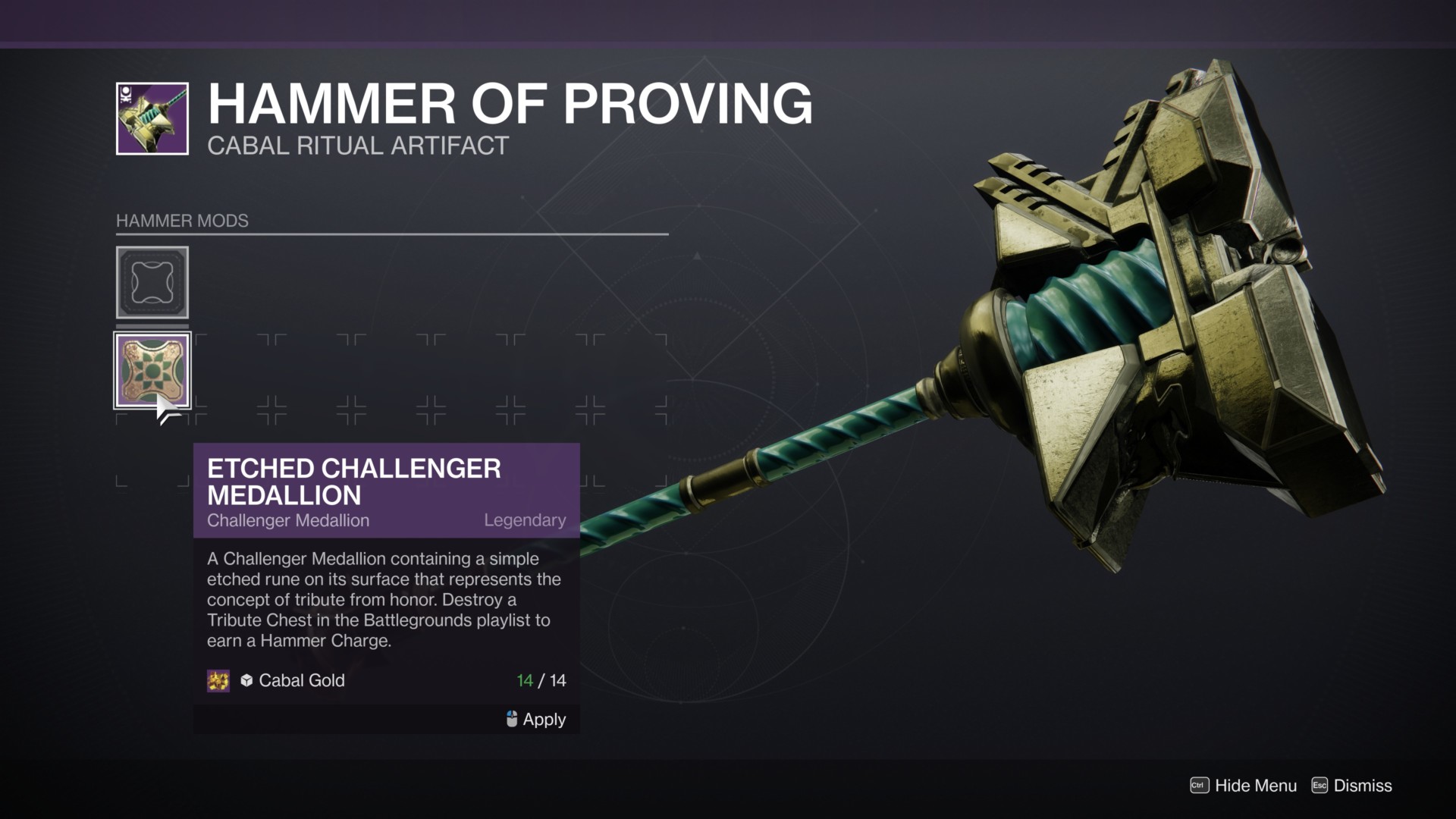This screenshot has width=1456, height=819.
Task: Toggle the highlighted medallion mod selection
Action: (x=152, y=371)
